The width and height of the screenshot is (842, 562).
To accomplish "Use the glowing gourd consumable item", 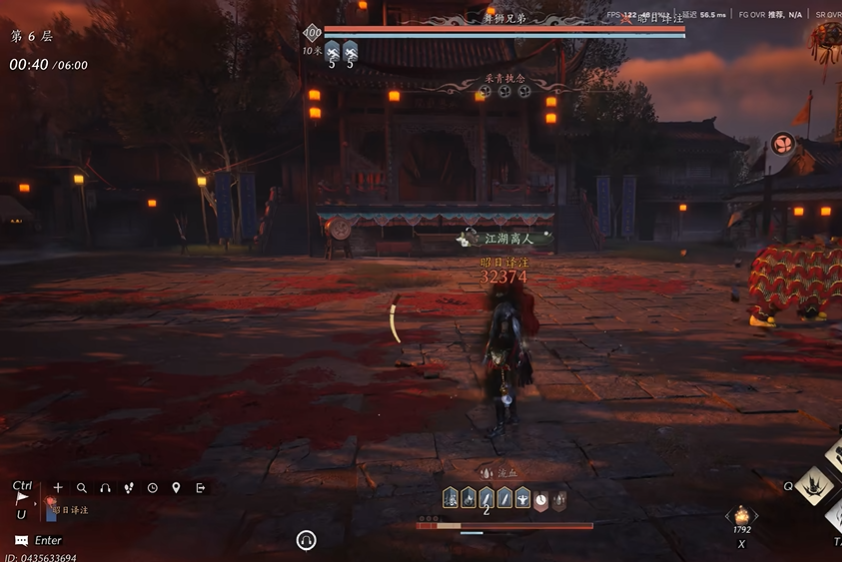I will (742, 515).
